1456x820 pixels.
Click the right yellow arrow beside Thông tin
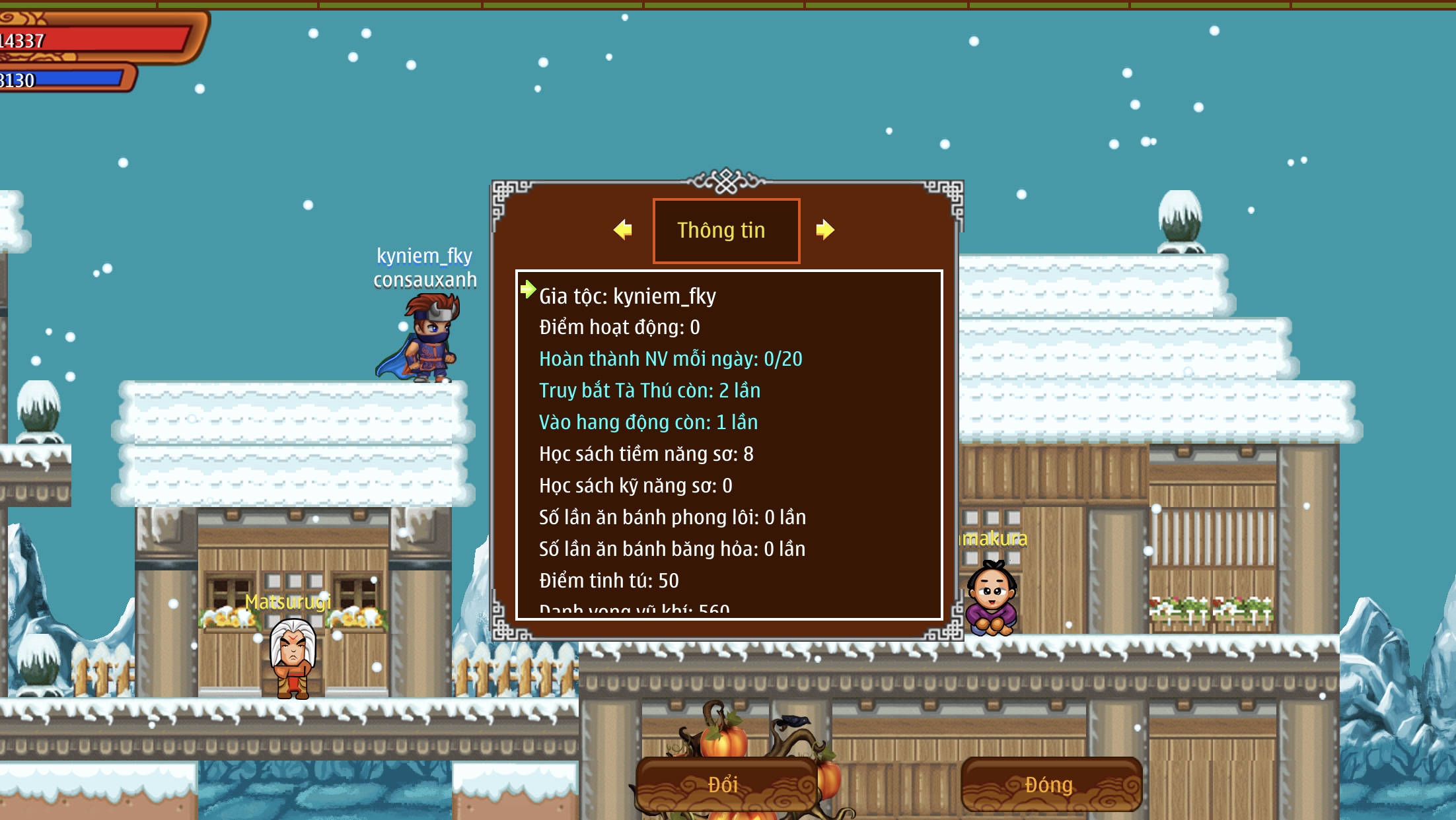click(x=824, y=230)
